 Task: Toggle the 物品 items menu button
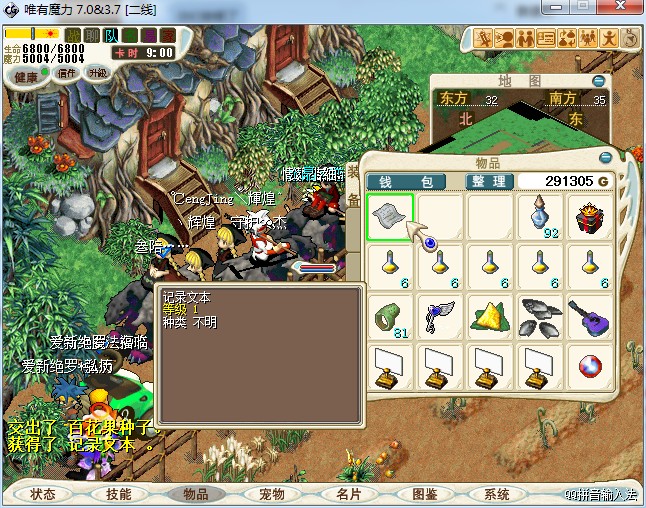coord(195,494)
